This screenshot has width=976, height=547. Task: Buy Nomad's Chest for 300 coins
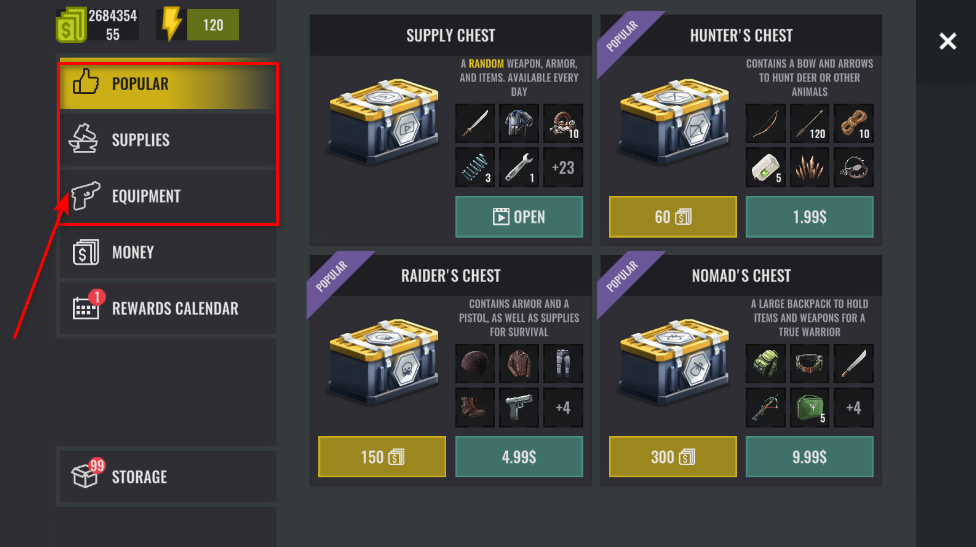point(672,457)
